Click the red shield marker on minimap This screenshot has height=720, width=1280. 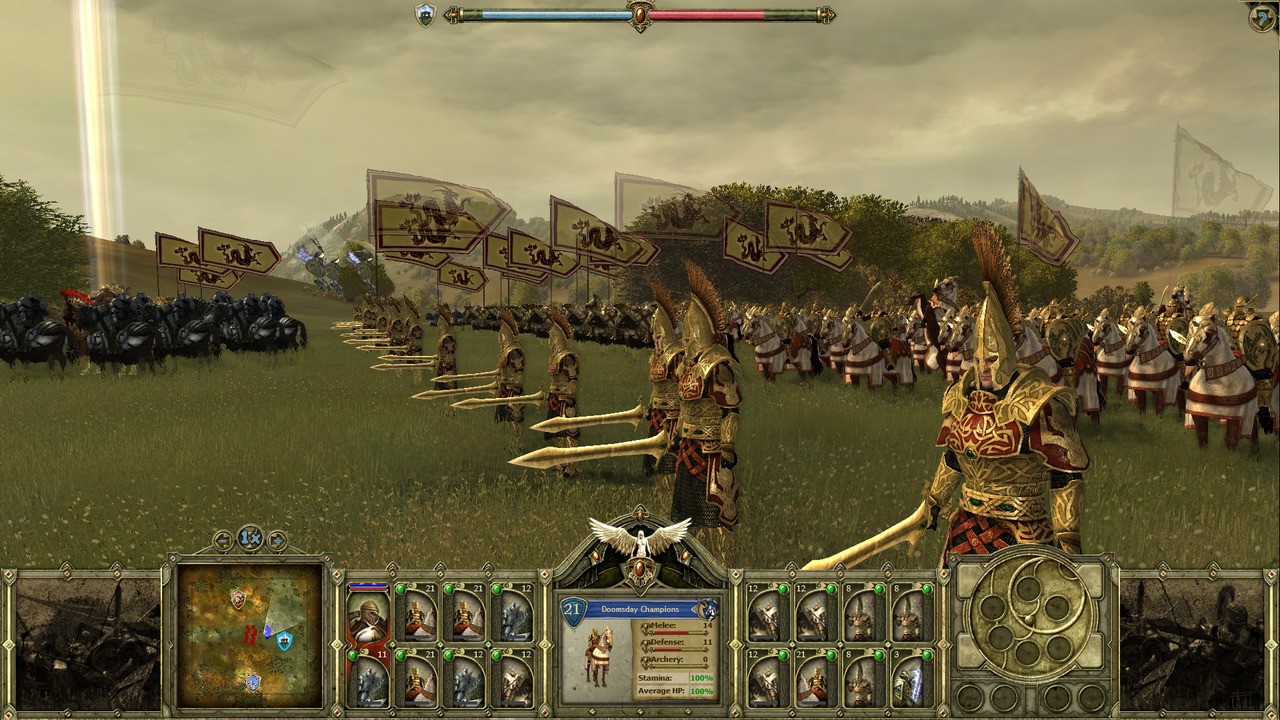pos(238,598)
